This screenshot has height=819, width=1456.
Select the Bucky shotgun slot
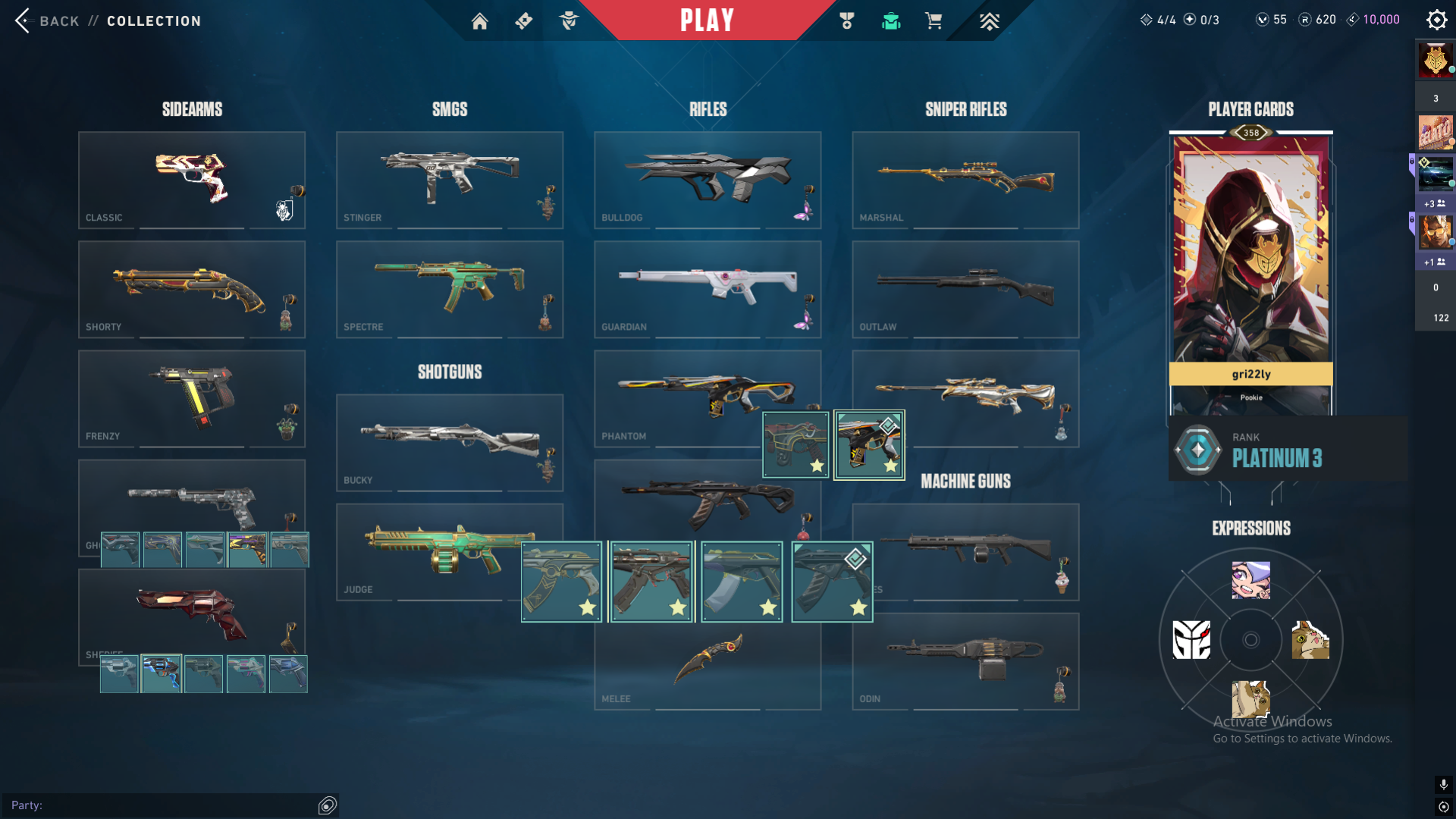coord(450,442)
